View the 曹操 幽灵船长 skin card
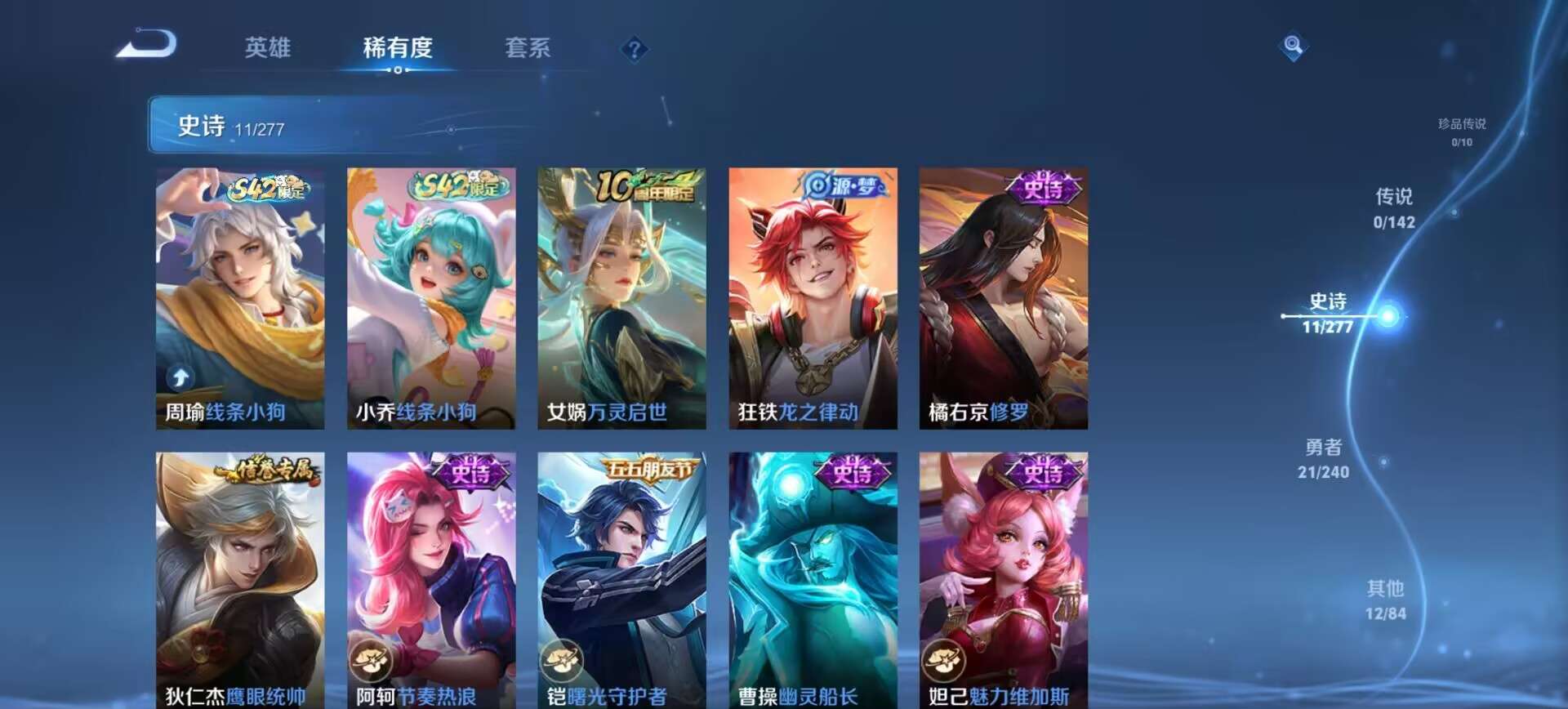 tap(813, 580)
